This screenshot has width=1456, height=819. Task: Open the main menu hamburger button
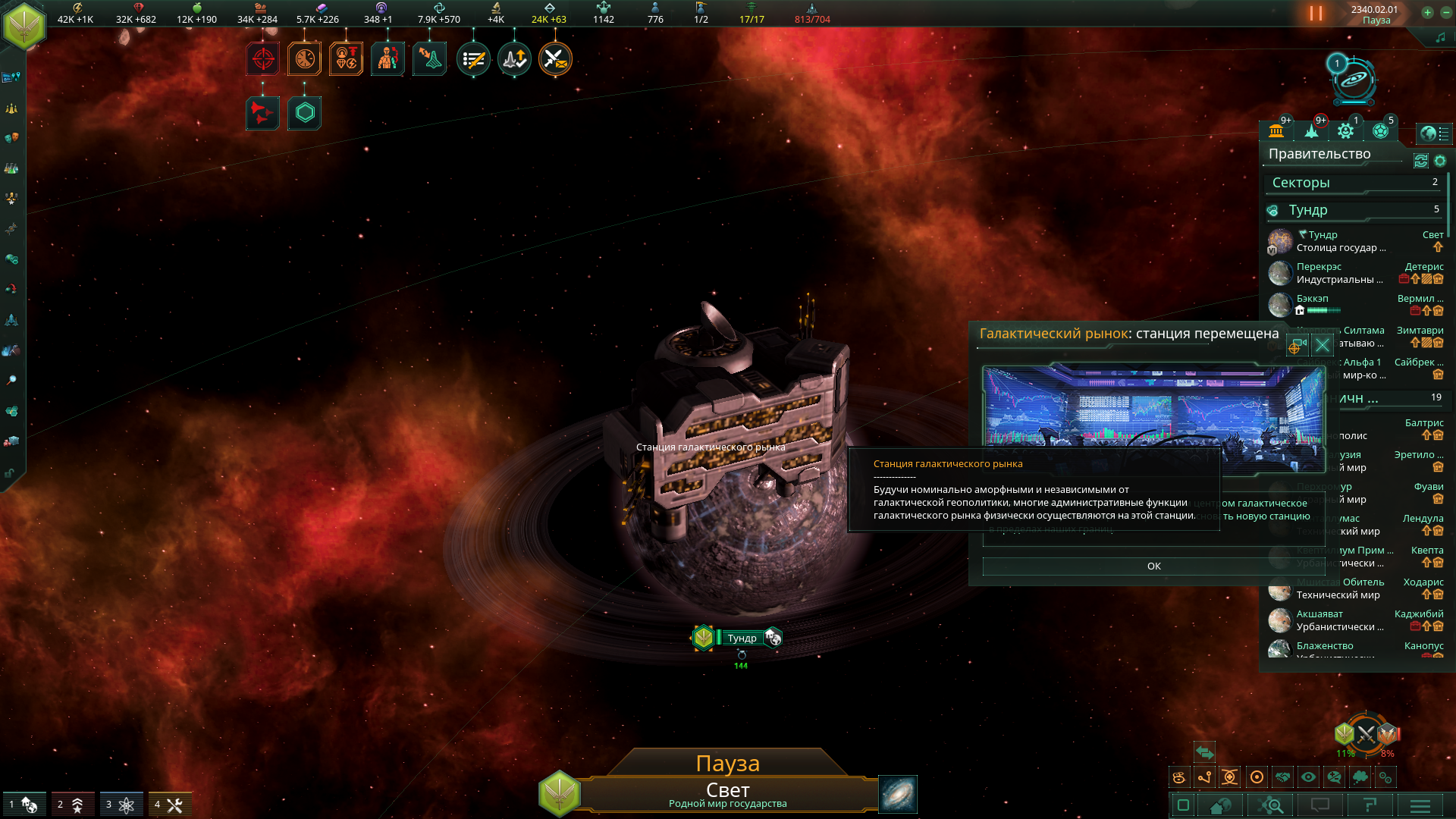tap(1420, 805)
